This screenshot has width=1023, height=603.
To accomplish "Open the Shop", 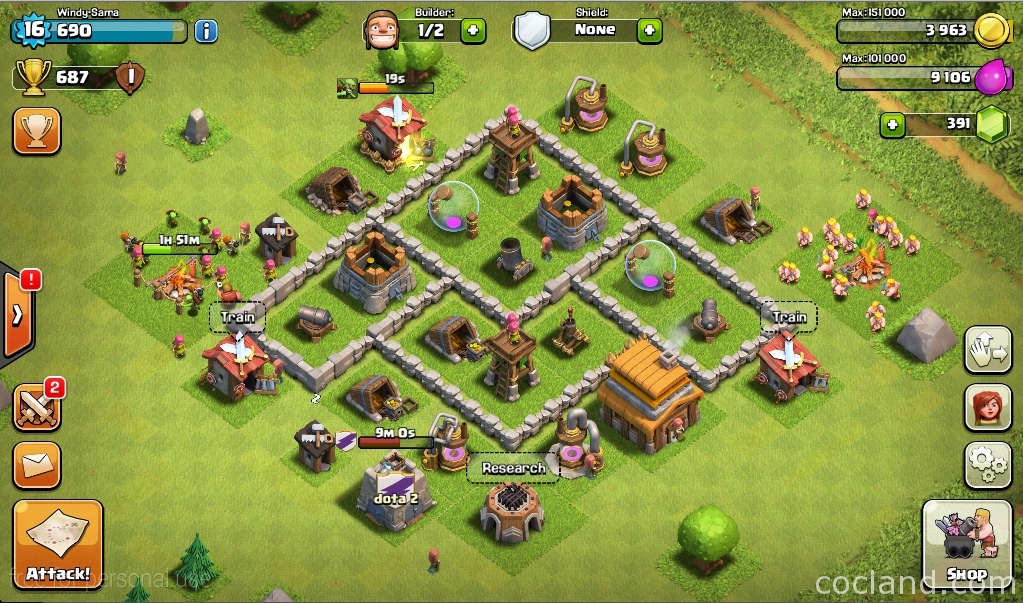I will (966, 544).
